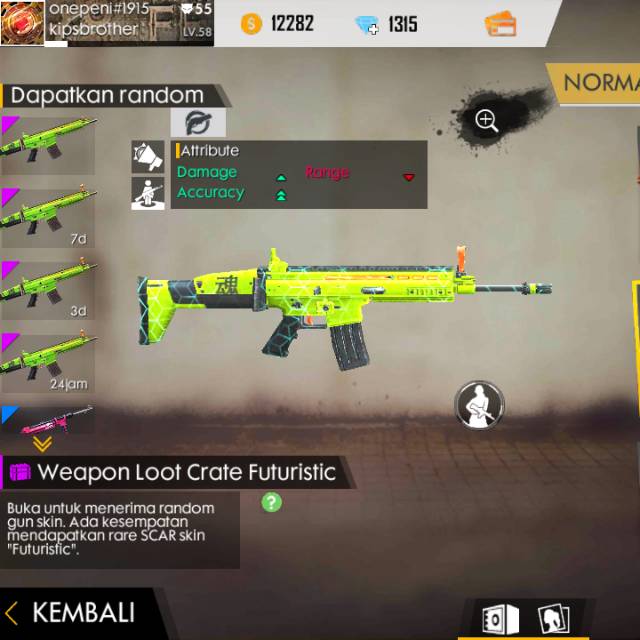Click the gold coin balance icon
Viewport: 640px width, 640px height.
click(x=250, y=24)
